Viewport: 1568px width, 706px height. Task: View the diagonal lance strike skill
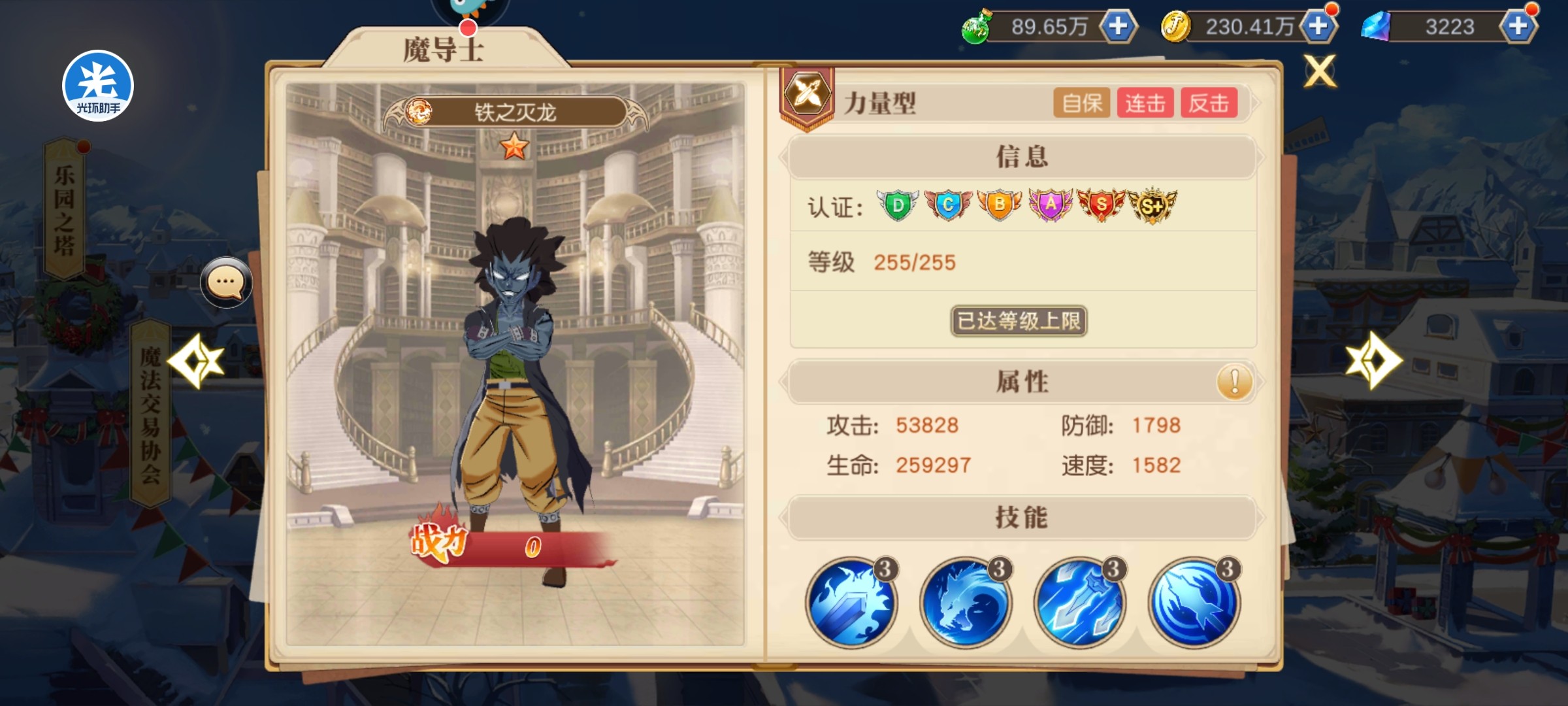(x=1079, y=603)
